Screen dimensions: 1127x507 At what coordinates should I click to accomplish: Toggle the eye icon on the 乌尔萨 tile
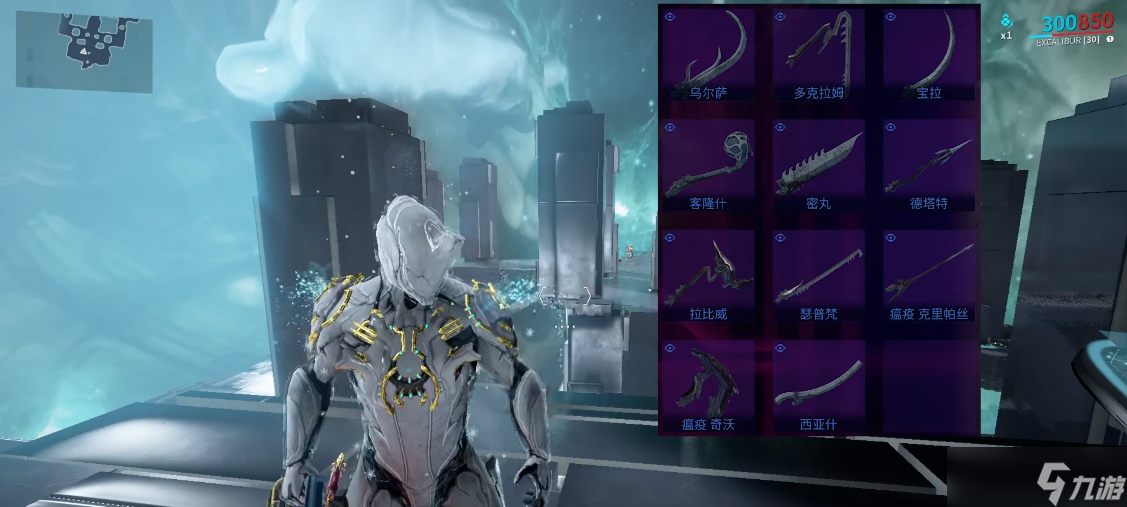pyautogui.click(x=670, y=17)
